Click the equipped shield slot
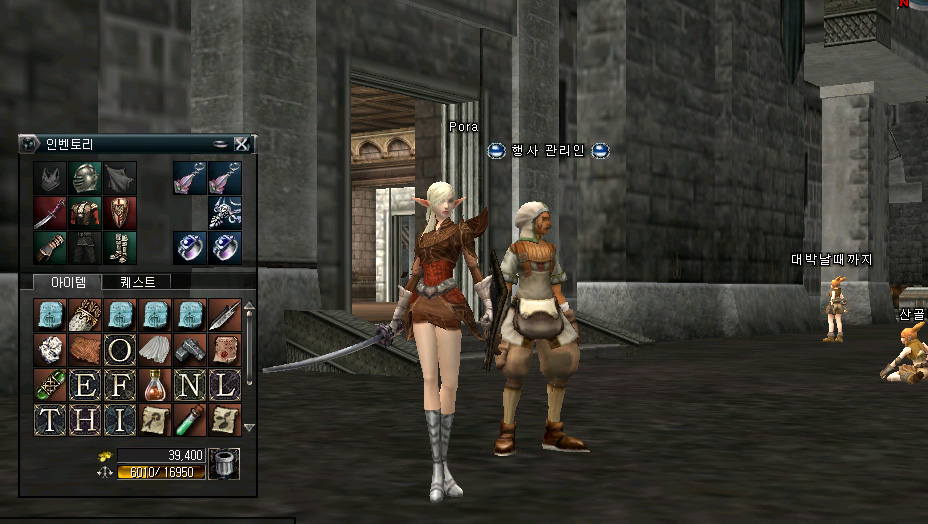The height and width of the screenshot is (524, 928). pyautogui.click(x=120, y=212)
